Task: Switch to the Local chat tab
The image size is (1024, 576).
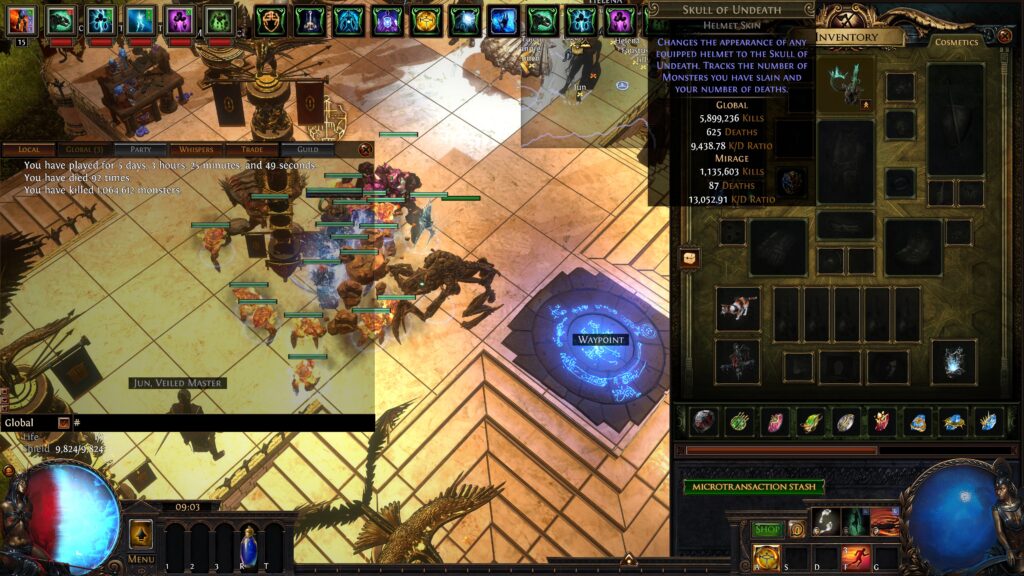Action: pyautogui.click(x=30, y=150)
